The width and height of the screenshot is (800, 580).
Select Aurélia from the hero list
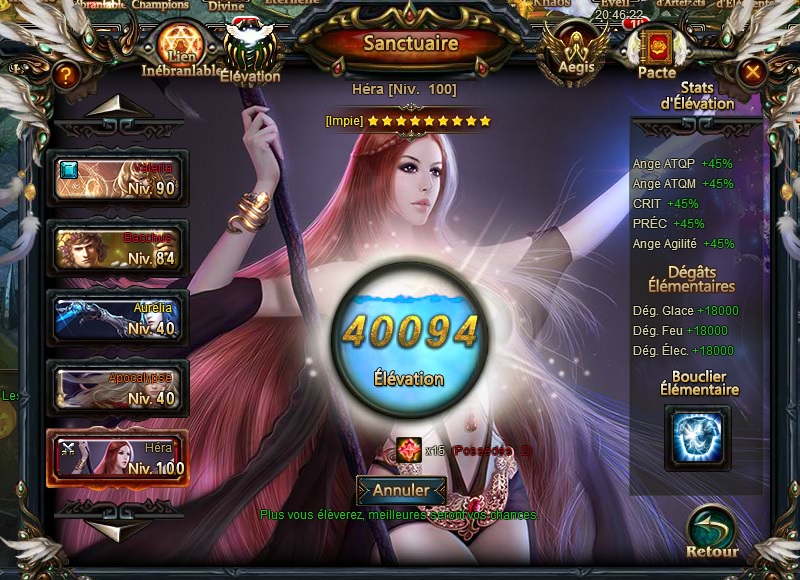point(117,318)
